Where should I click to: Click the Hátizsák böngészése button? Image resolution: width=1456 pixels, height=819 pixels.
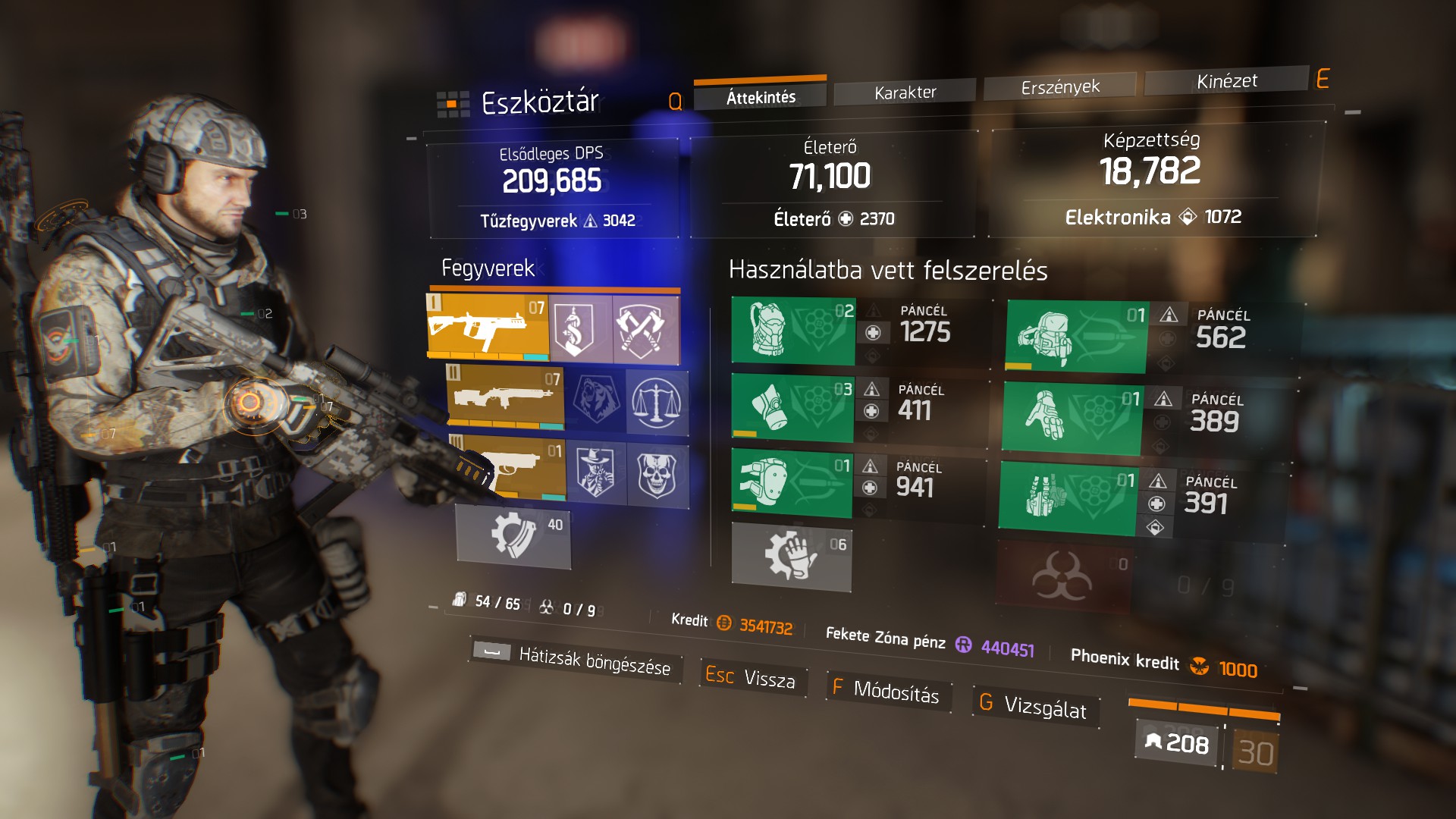point(576,659)
